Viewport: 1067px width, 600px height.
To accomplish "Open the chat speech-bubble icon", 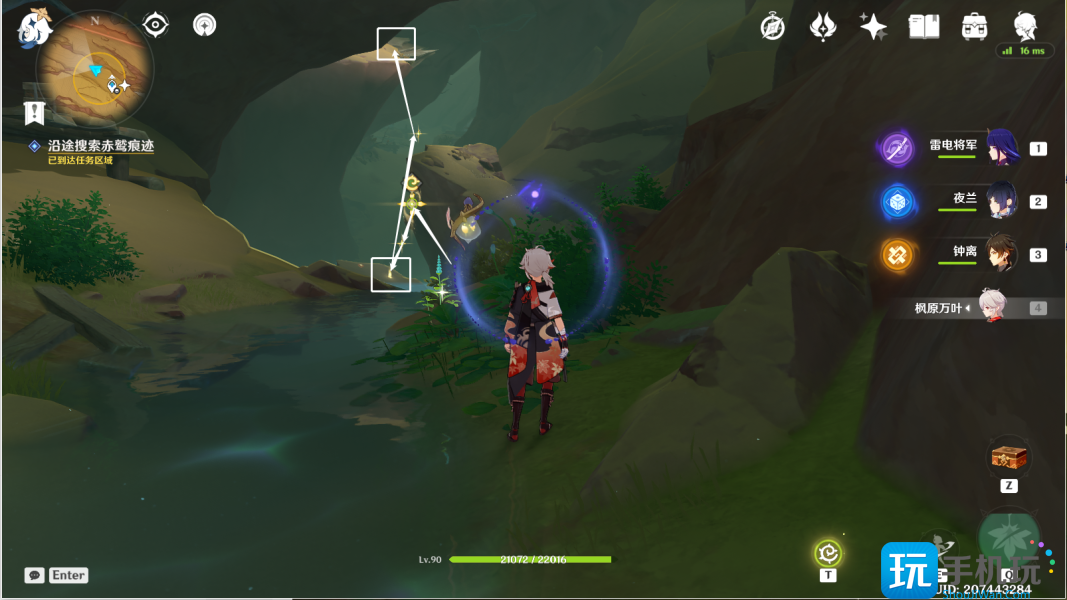I will pyautogui.click(x=35, y=575).
